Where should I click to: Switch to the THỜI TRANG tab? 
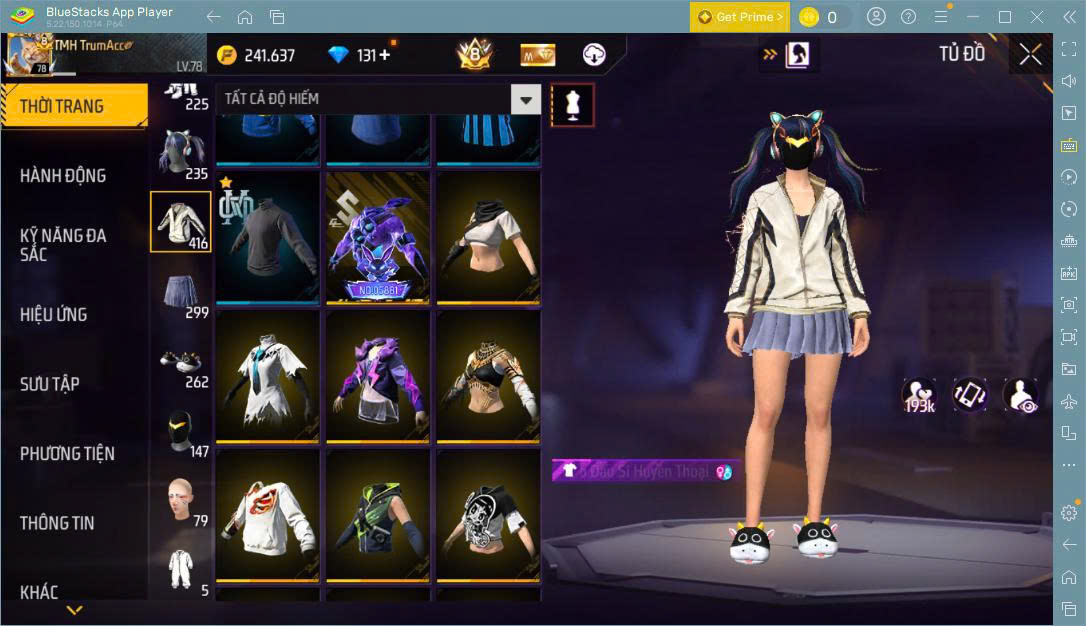point(62,106)
